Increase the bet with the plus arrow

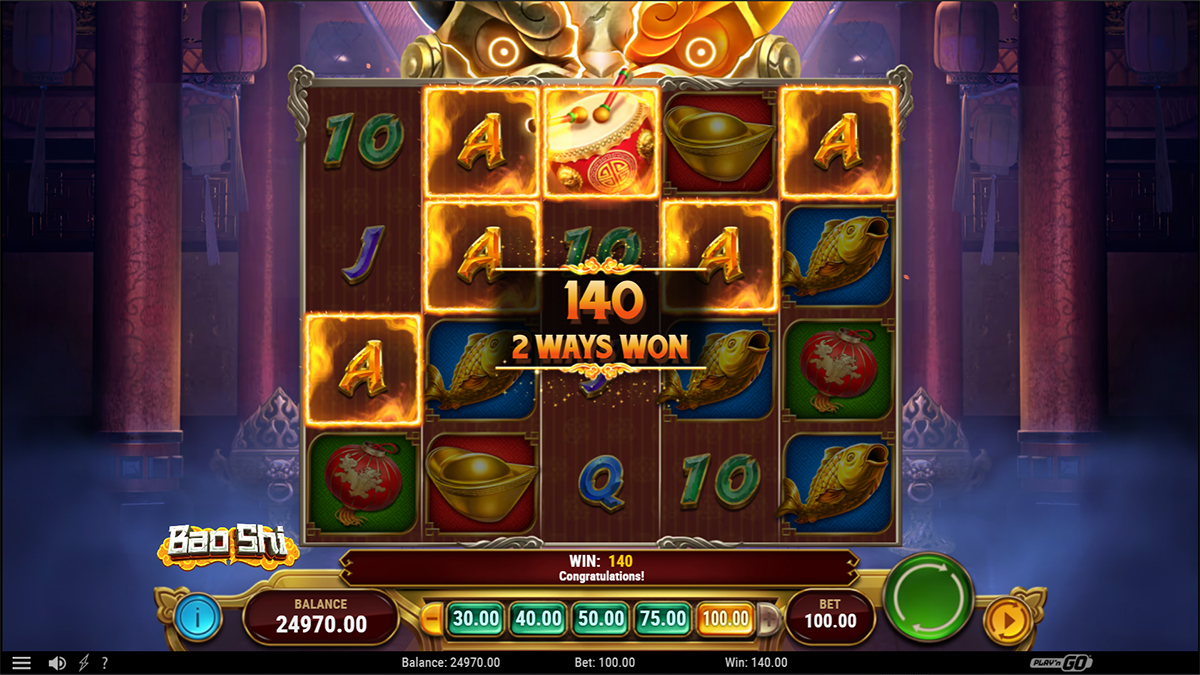point(768,619)
